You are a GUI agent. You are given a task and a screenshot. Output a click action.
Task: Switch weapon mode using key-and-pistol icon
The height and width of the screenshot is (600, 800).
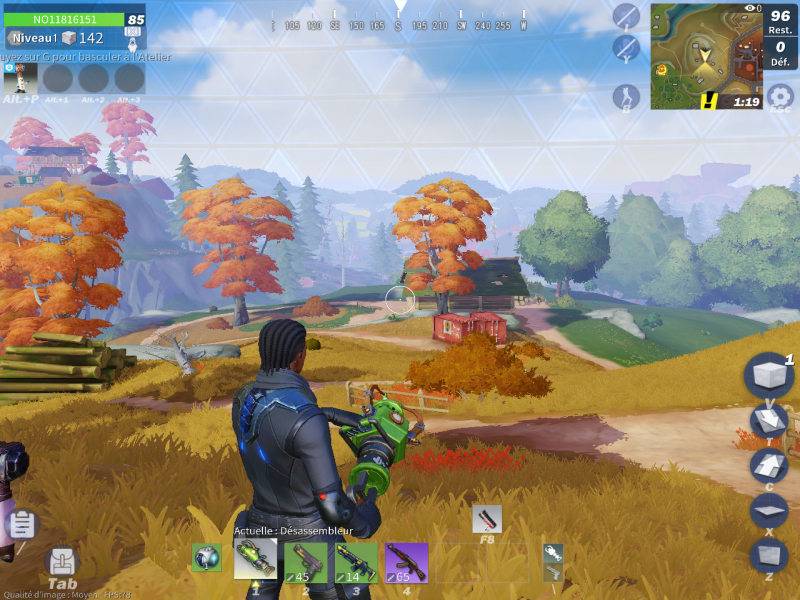553,563
